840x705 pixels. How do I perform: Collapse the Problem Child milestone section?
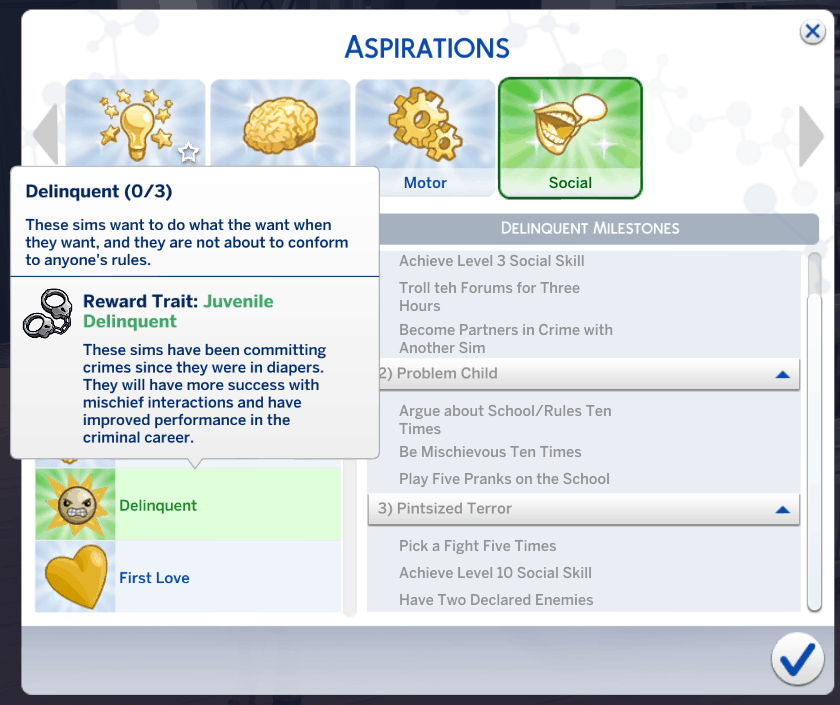click(x=782, y=374)
